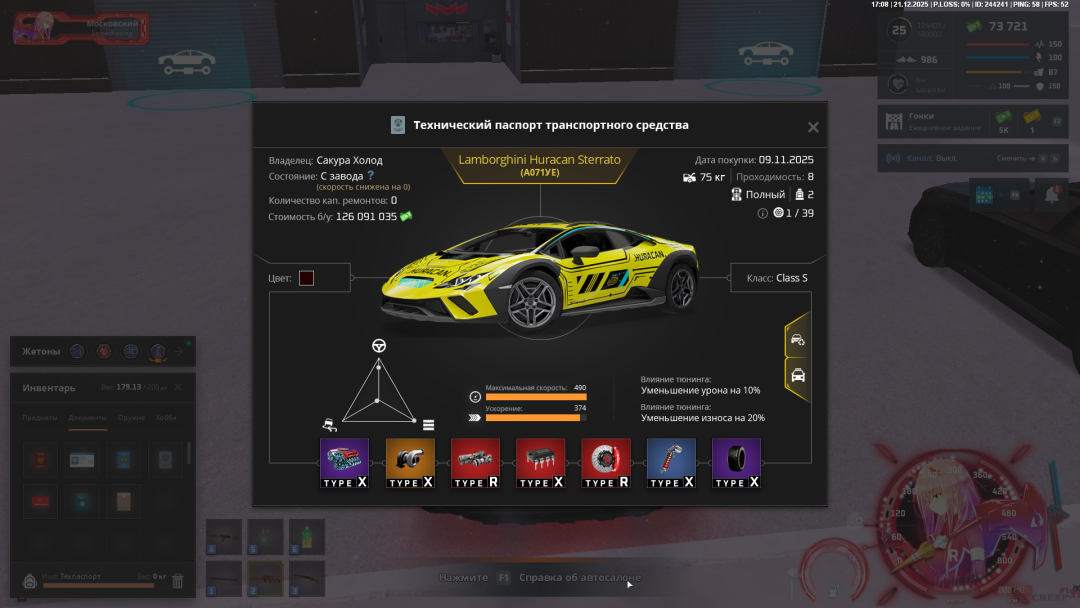Close the Инвентарь panel

tap(178, 387)
